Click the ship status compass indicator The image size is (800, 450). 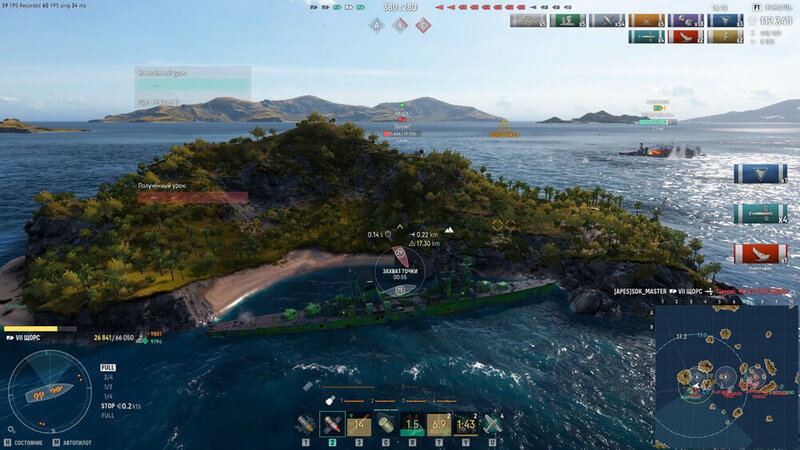click(49, 391)
